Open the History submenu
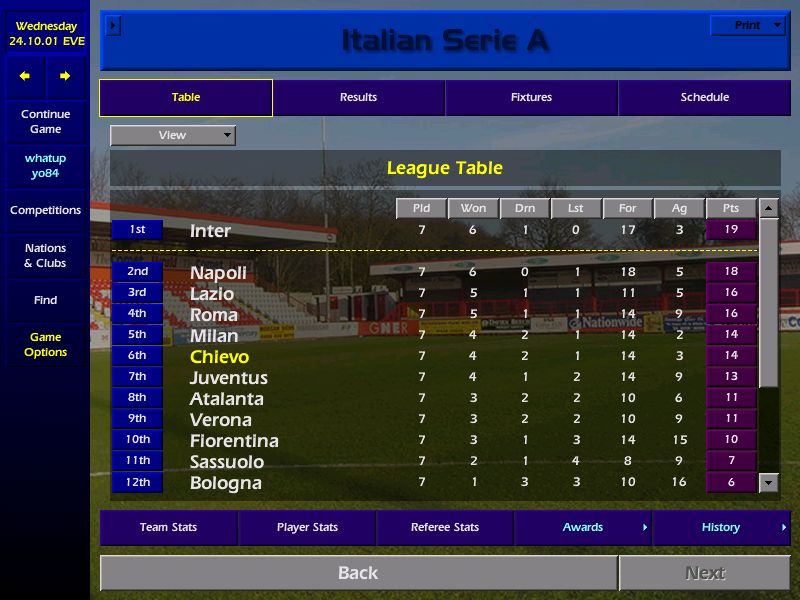800x600 pixels. pyautogui.click(x=721, y=527)
